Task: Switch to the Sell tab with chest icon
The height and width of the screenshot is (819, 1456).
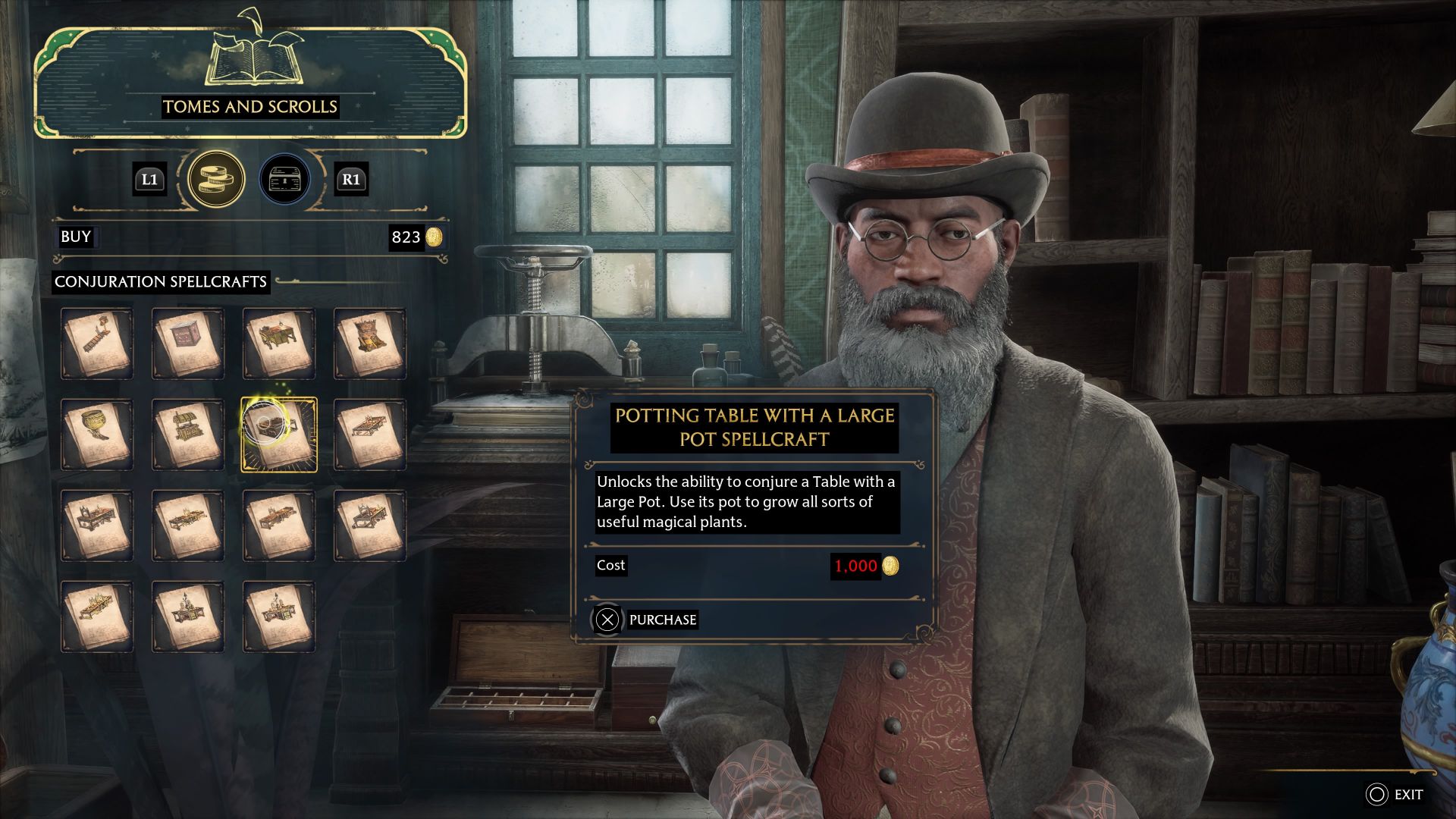Action: pos(284,180)
